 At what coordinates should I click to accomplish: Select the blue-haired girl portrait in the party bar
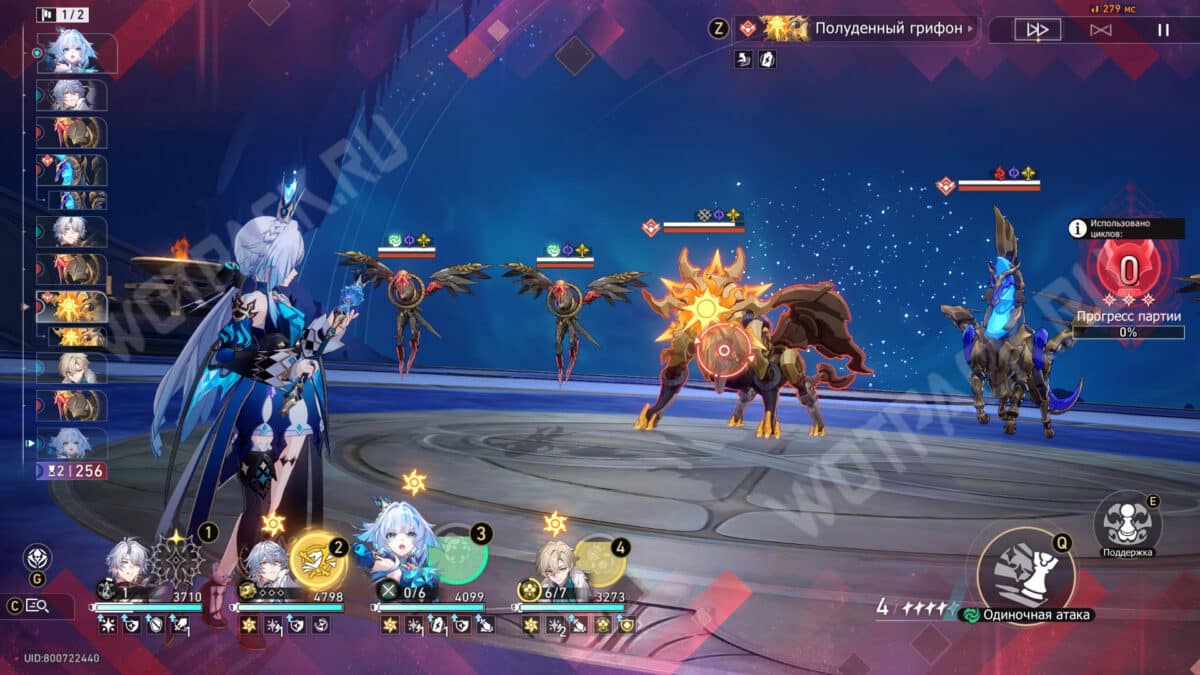click(x=403, y=555)
